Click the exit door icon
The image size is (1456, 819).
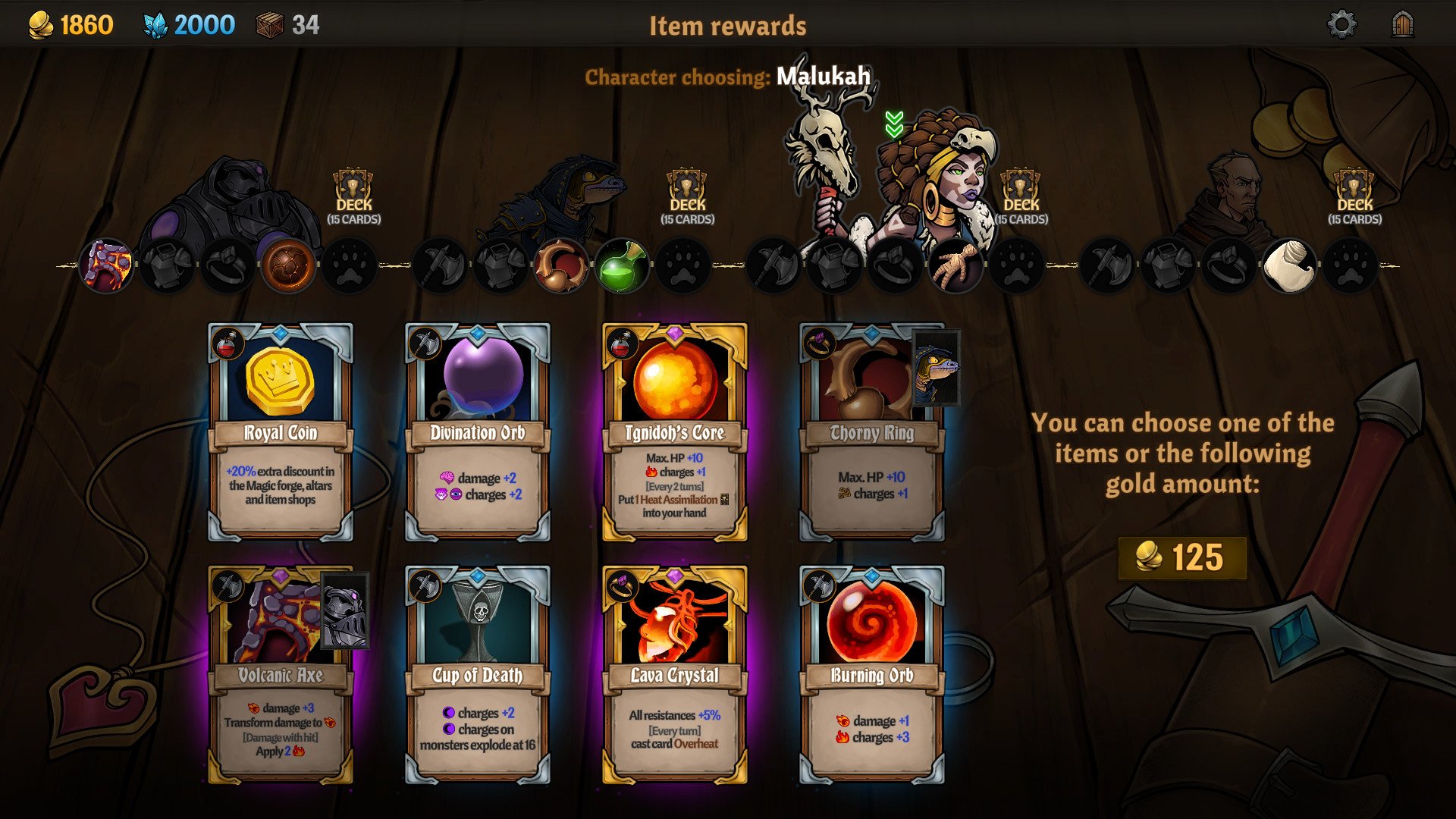[x=1403, y=25]
